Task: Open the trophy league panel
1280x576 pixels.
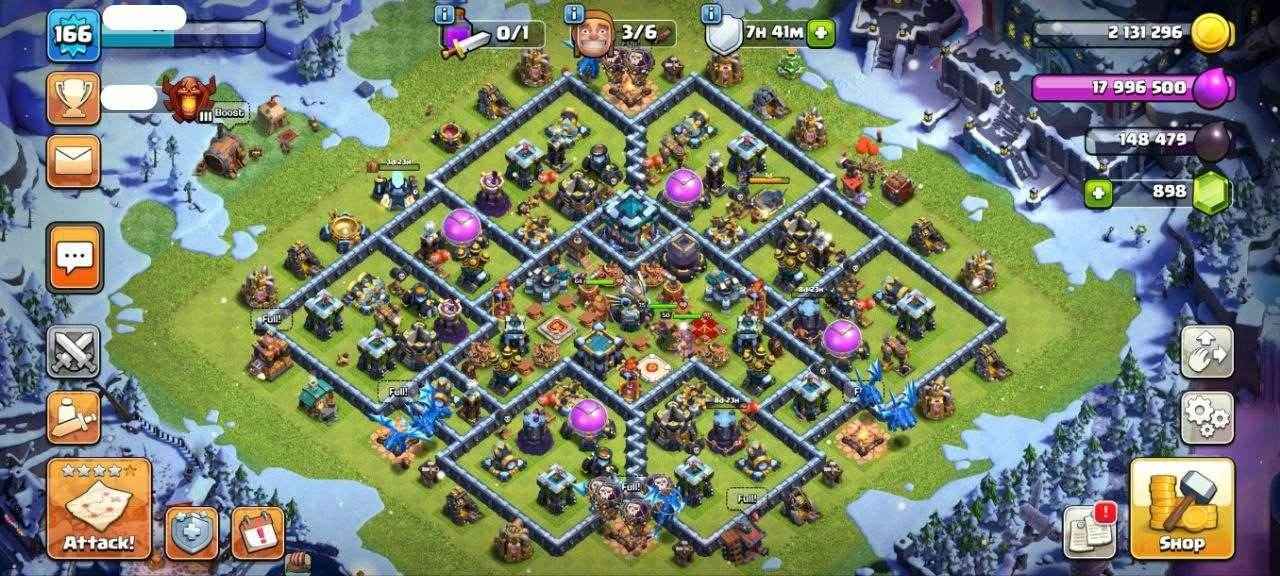Action: (x=73, y=98)
